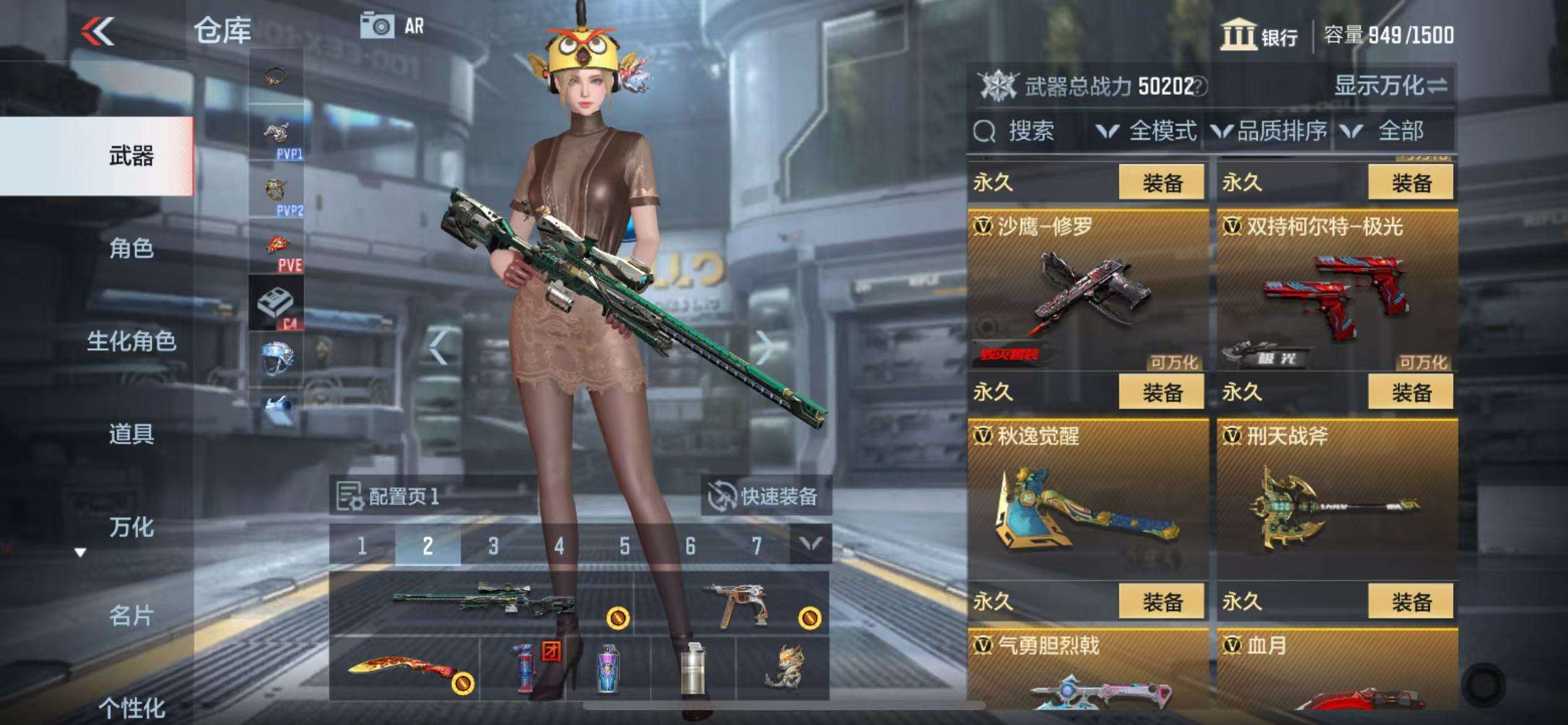This screenshot has height=725, width=1568.
Task: Open the 全部 category dropdown
Action: tap(1387, 131)
